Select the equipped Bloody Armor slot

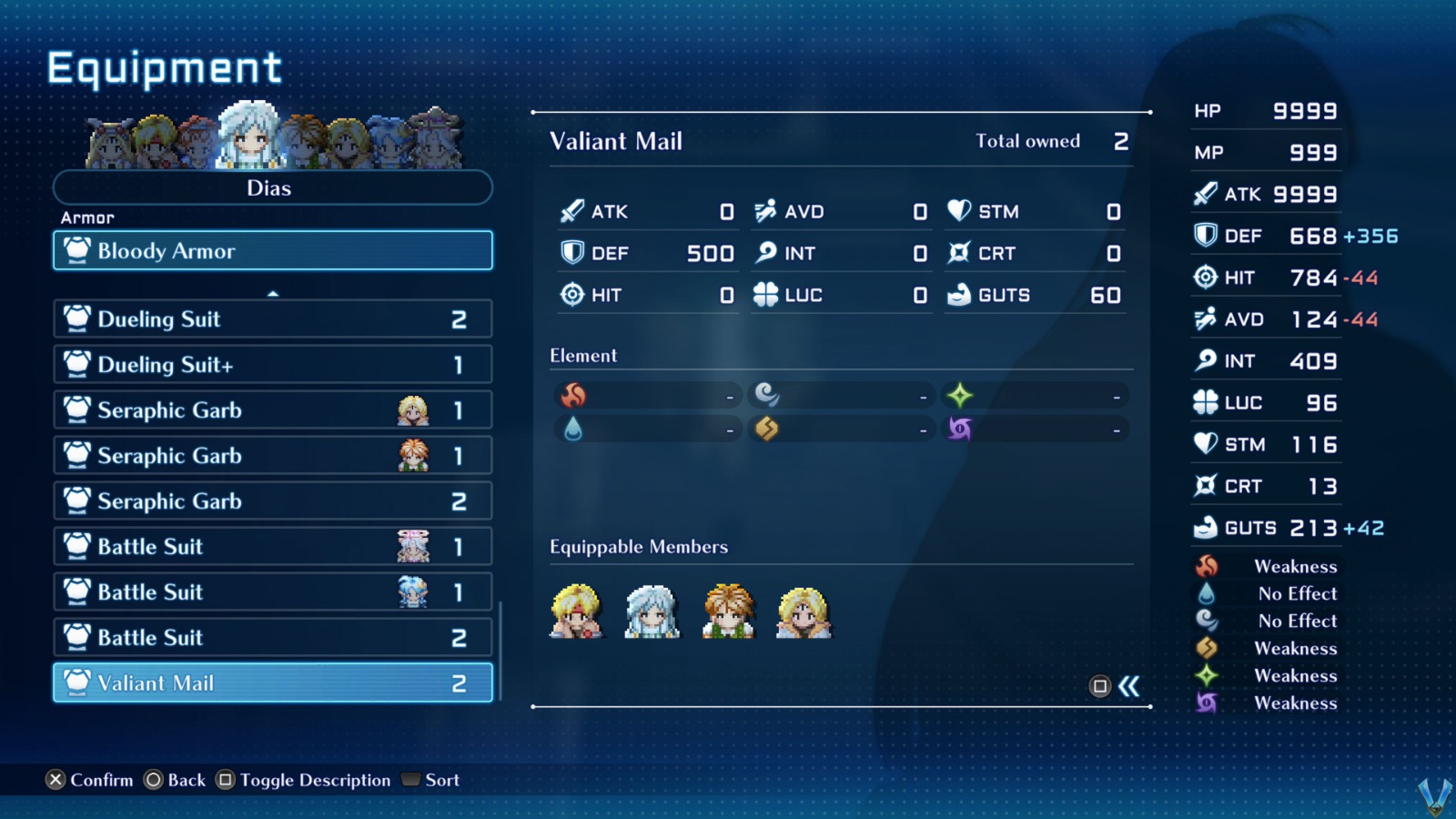[x=272, y=250]
